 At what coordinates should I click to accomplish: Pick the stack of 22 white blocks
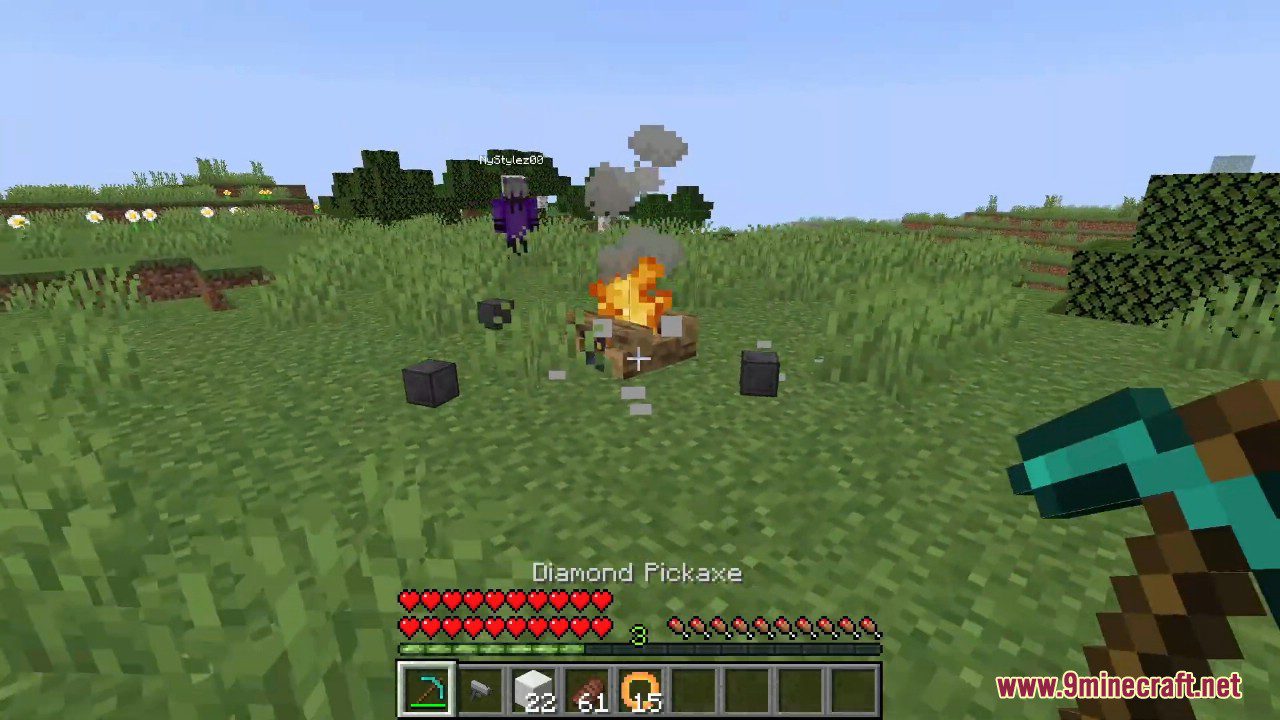[x=534, y=690]
